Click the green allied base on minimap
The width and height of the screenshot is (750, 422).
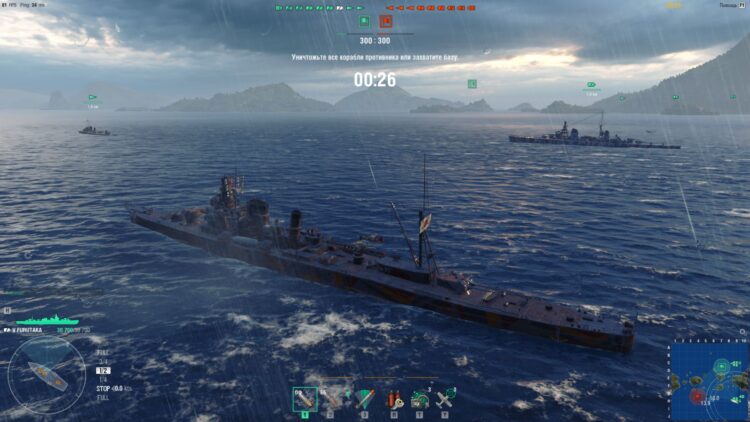coord(720,366)
